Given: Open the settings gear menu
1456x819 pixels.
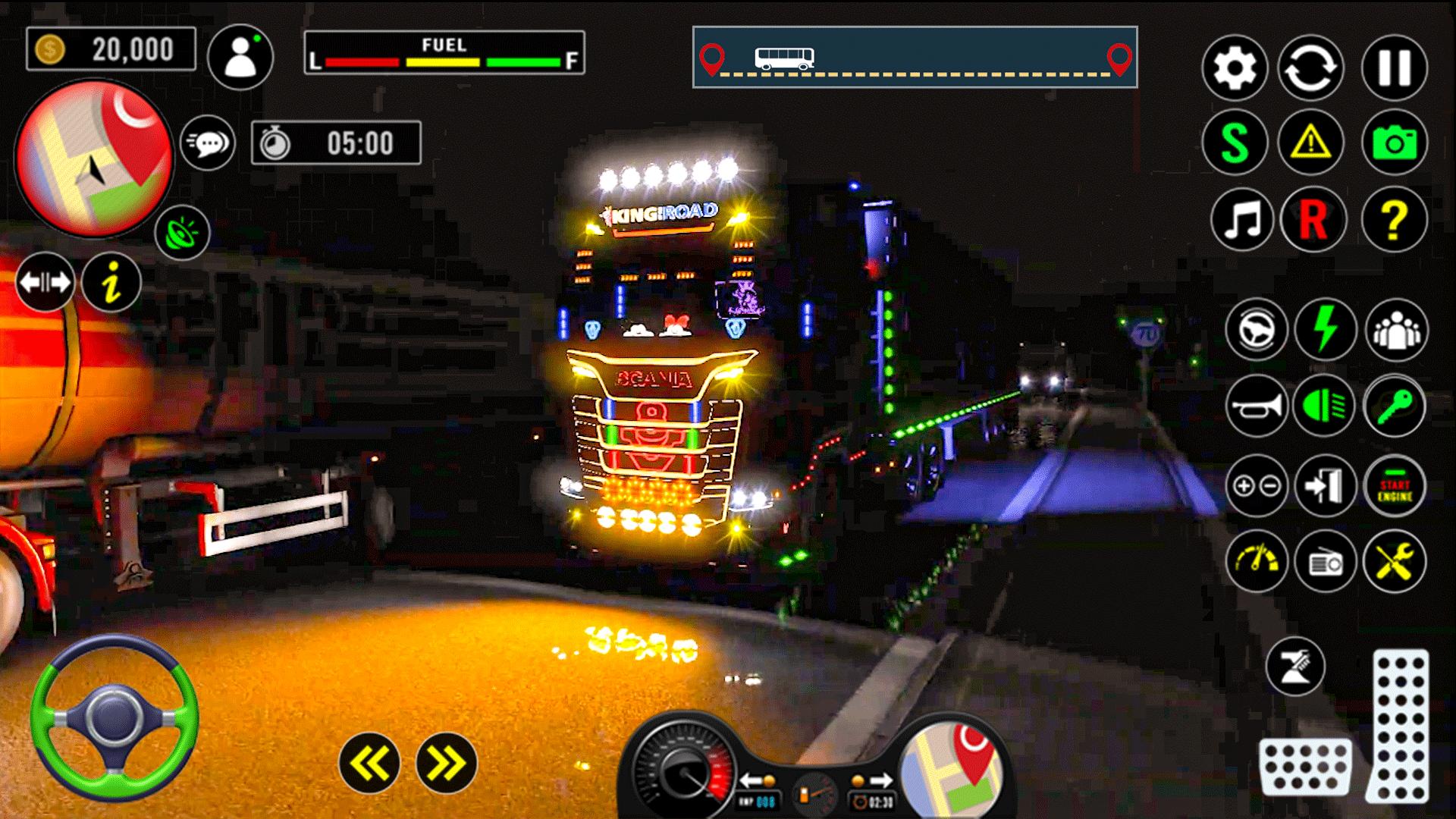Looking at the screenshot, I should click(1235, 68).
